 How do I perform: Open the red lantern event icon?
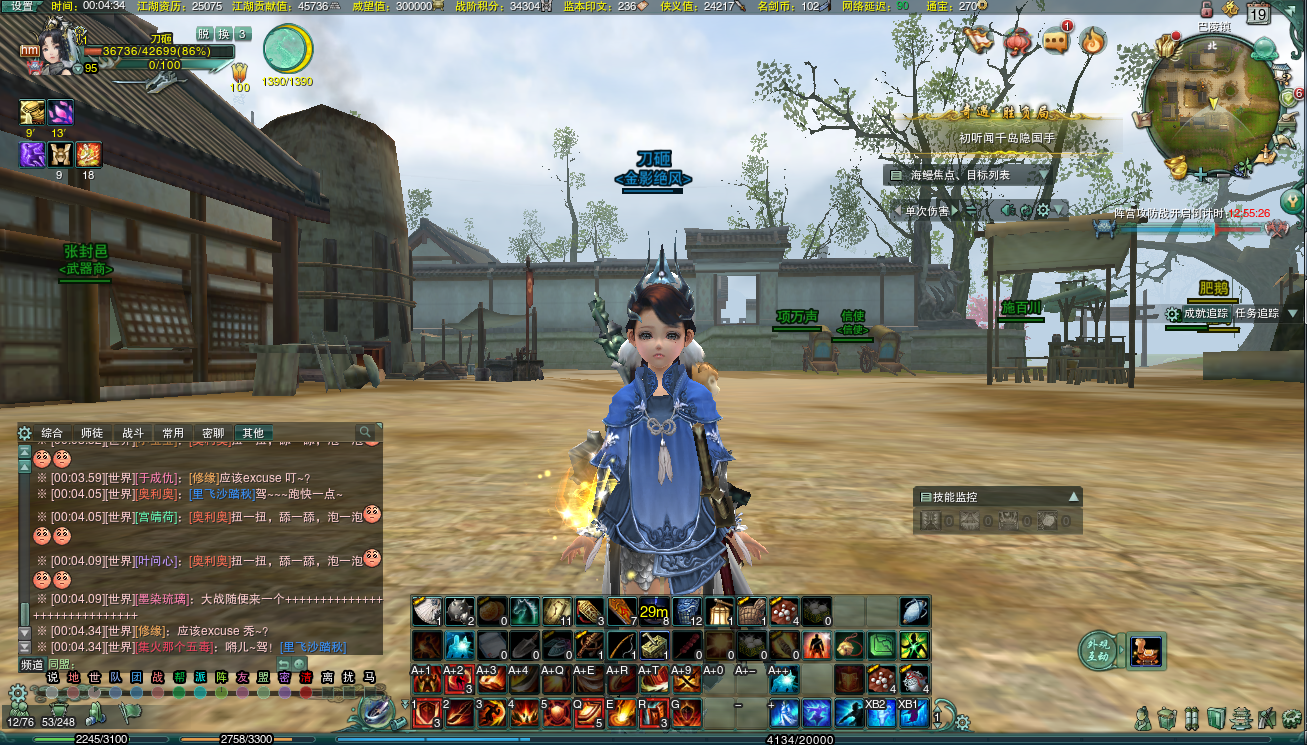(1018, 41)
